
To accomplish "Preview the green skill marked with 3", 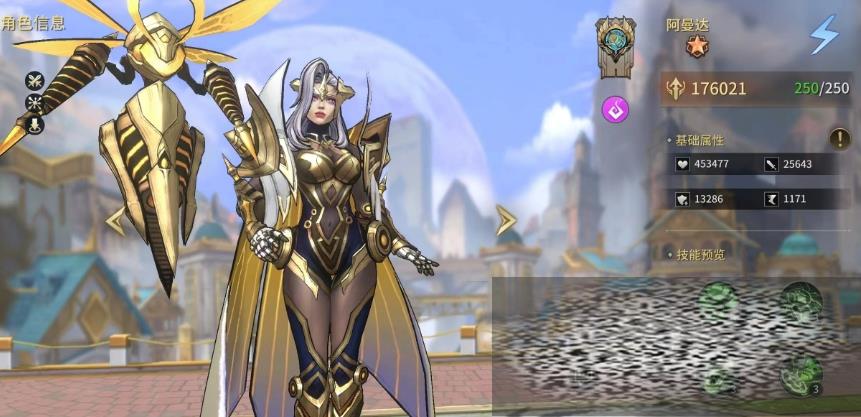I will click(x=801, y=373).
